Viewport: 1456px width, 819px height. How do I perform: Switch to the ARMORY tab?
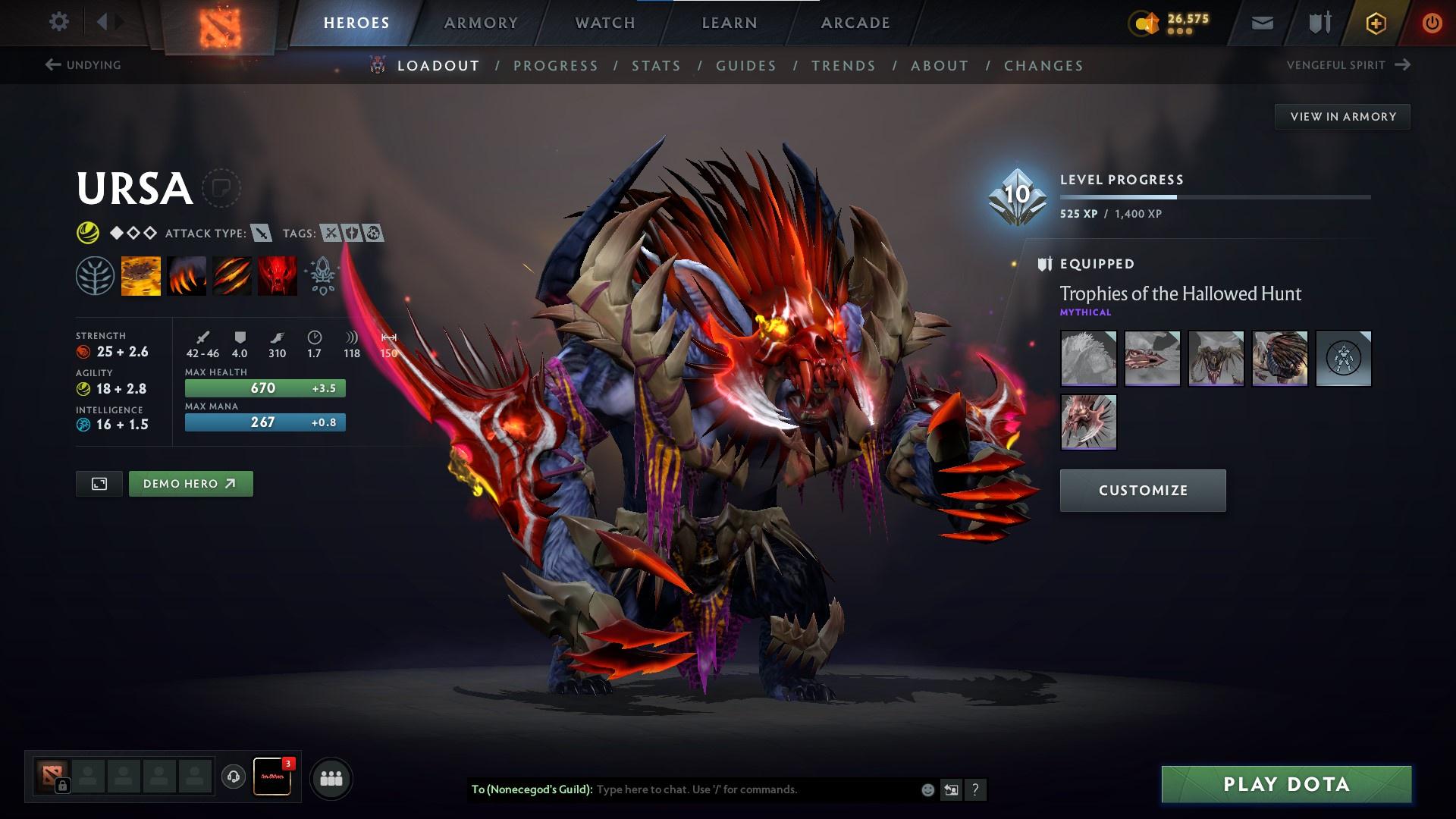pos(481,23)
